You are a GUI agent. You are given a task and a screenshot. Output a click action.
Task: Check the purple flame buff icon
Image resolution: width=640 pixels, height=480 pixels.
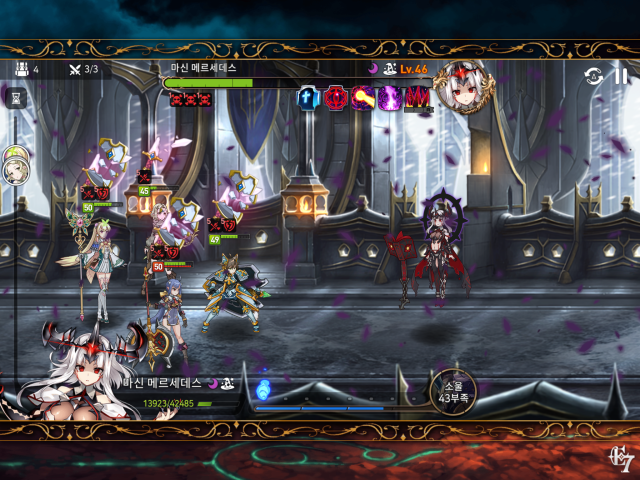[x=389, y=98]
